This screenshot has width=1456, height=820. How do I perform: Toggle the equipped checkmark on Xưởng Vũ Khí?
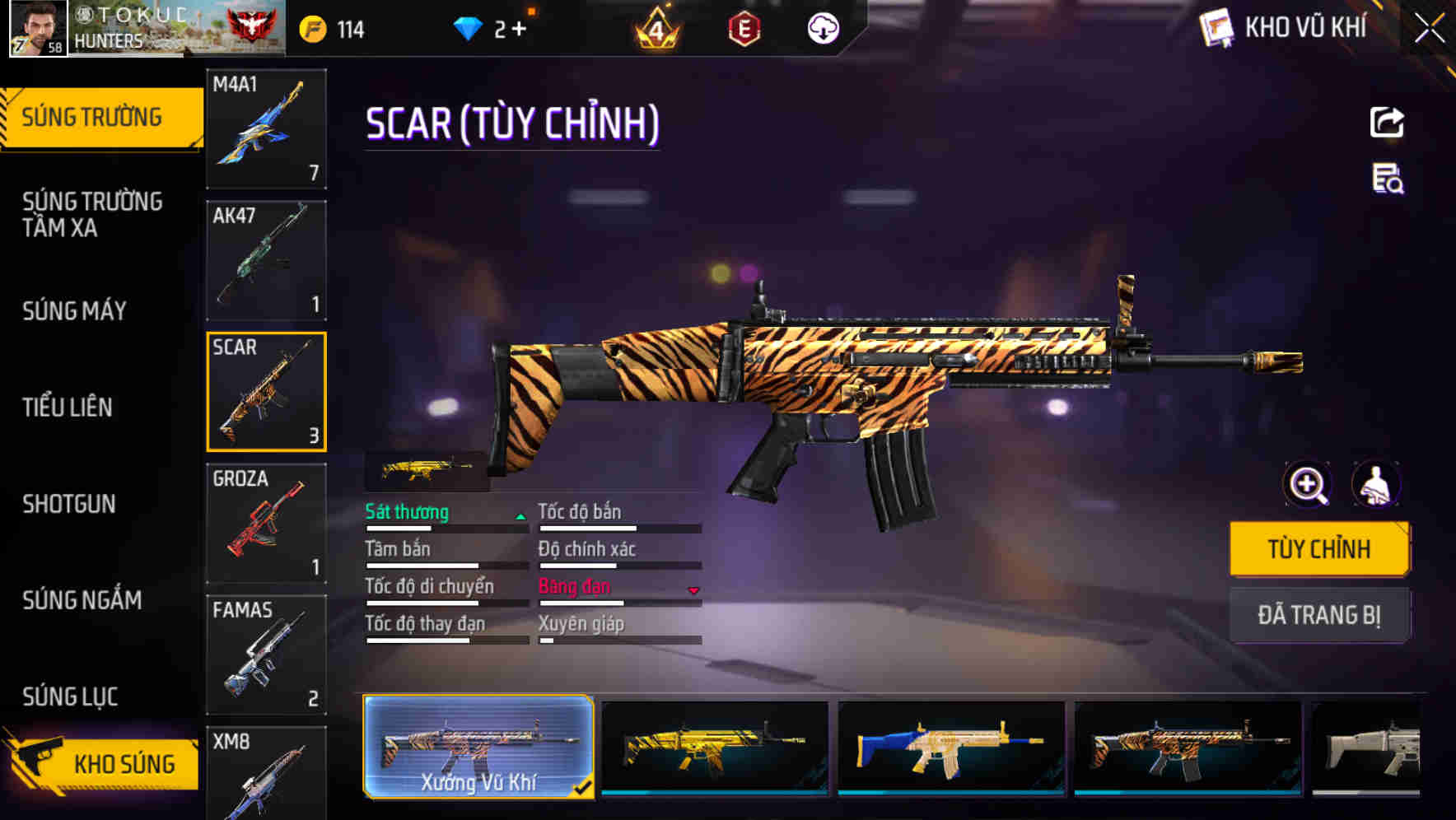point(586,786)
